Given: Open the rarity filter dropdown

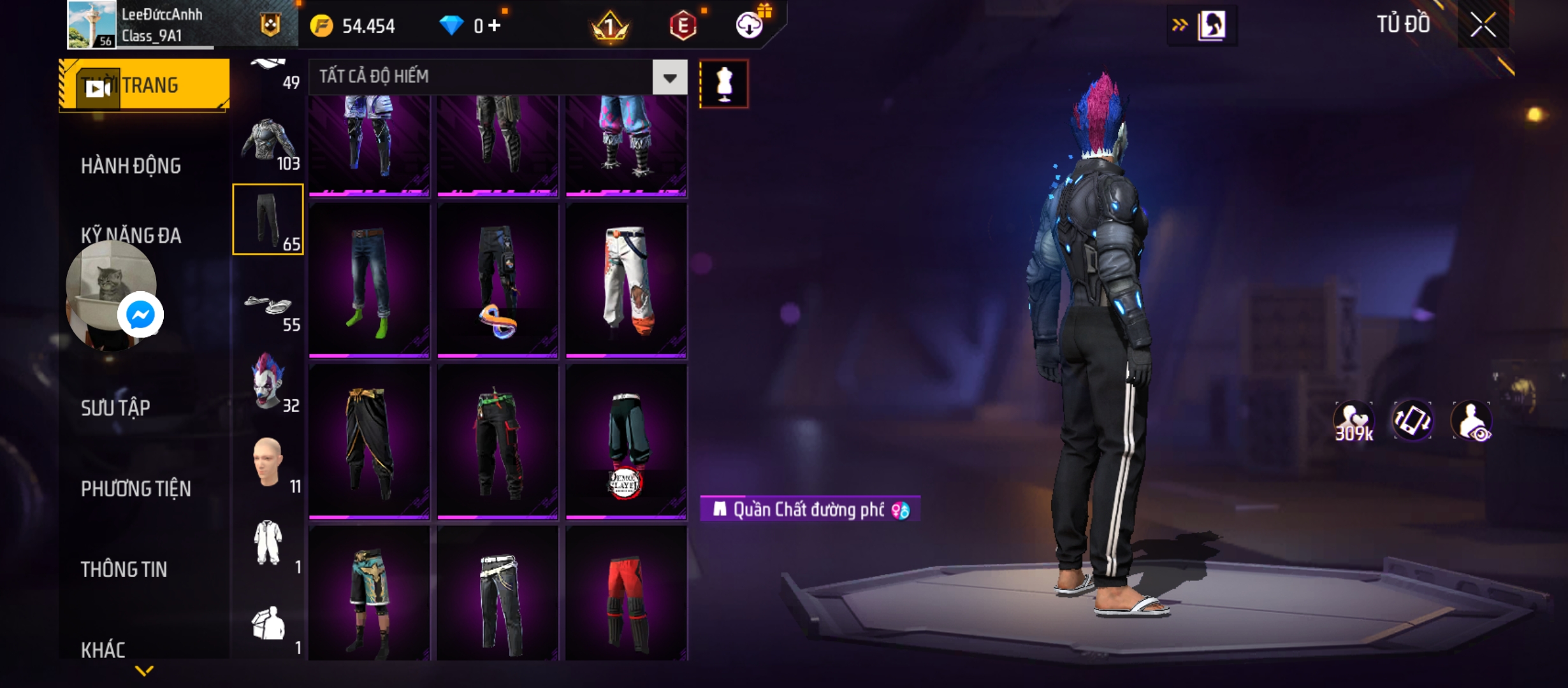Looking at the screenshot, I should pyautogui.click(x=669, y=78).
